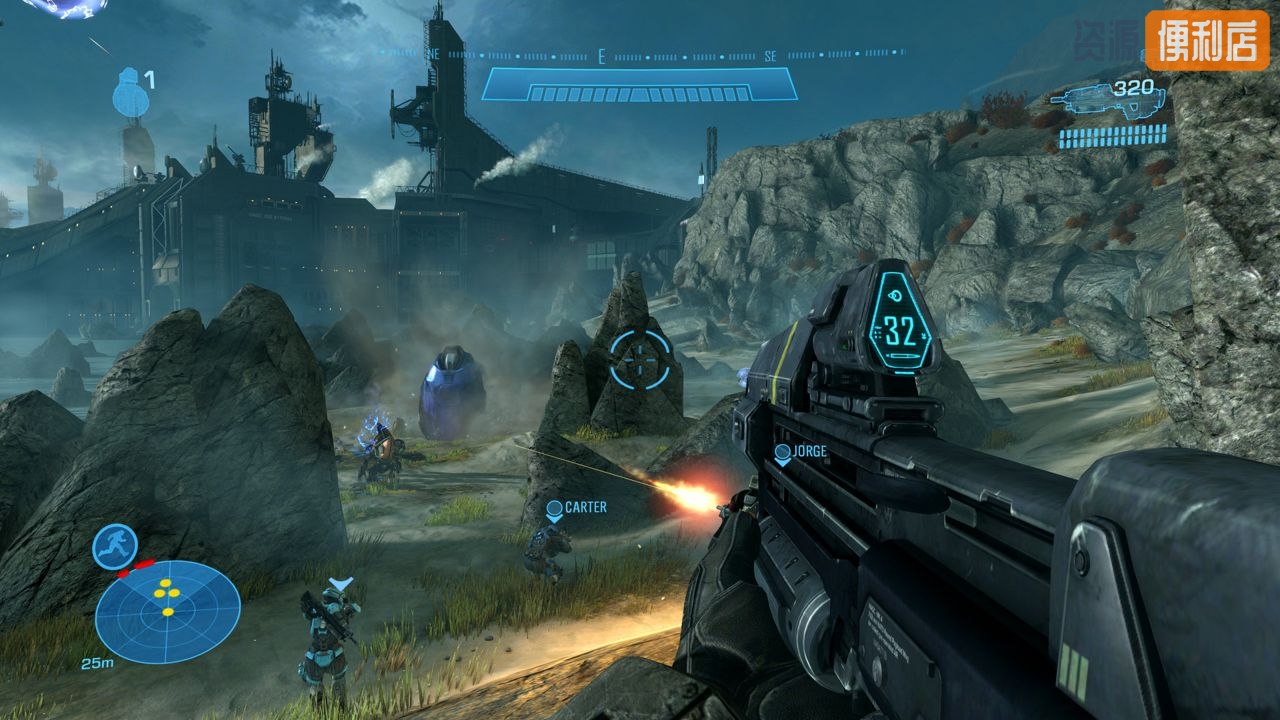The height and width of the screenshot is (720, 1280).
Task: Click the orange watermark badge overlay
Action: pyautogui.click(x=1207, y=40)
